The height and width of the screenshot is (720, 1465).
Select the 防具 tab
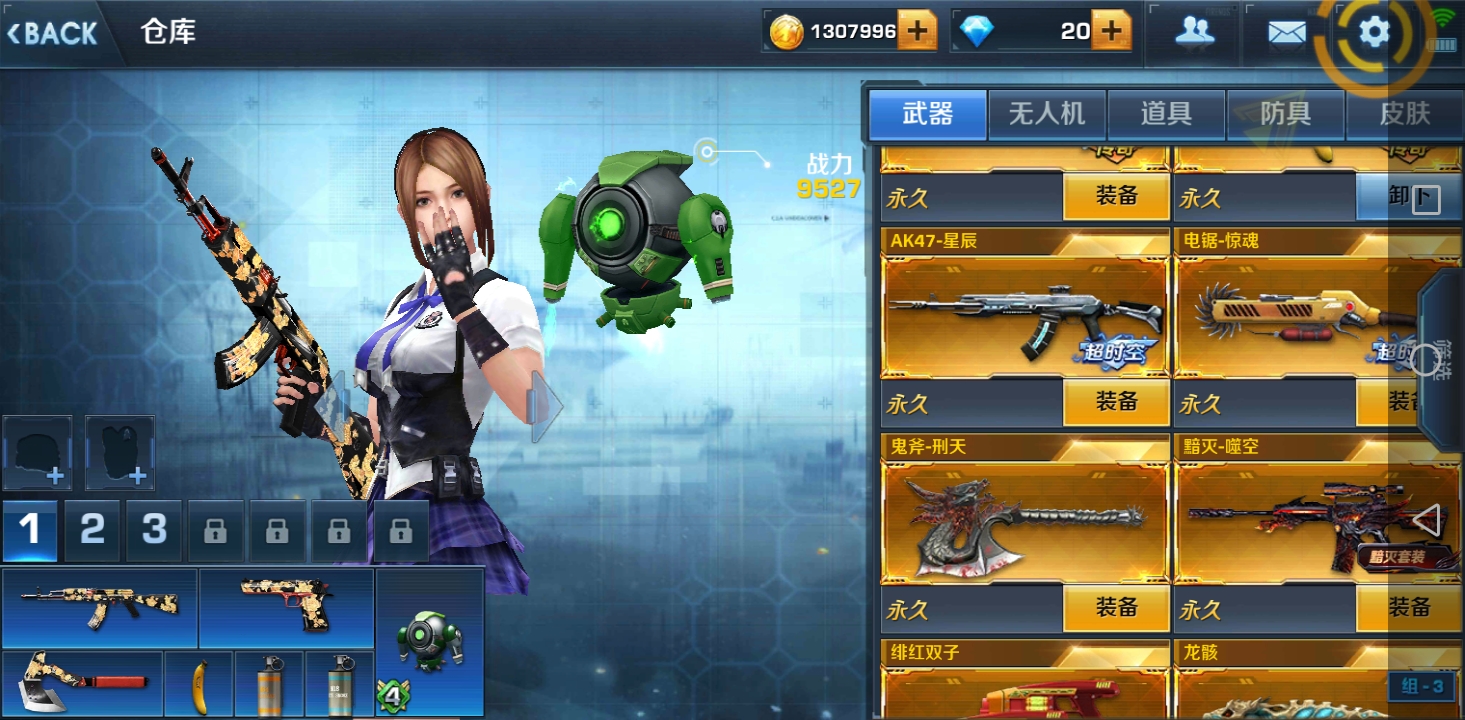coord(1285,114)
